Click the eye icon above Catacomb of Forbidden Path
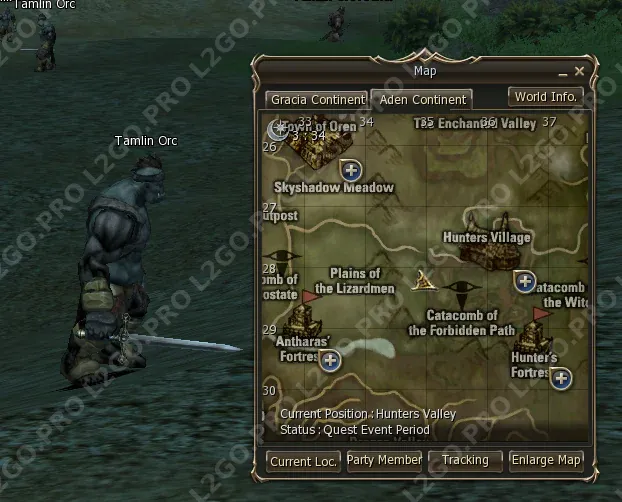This screenshot has width=622, height=502. coord(462,290)
